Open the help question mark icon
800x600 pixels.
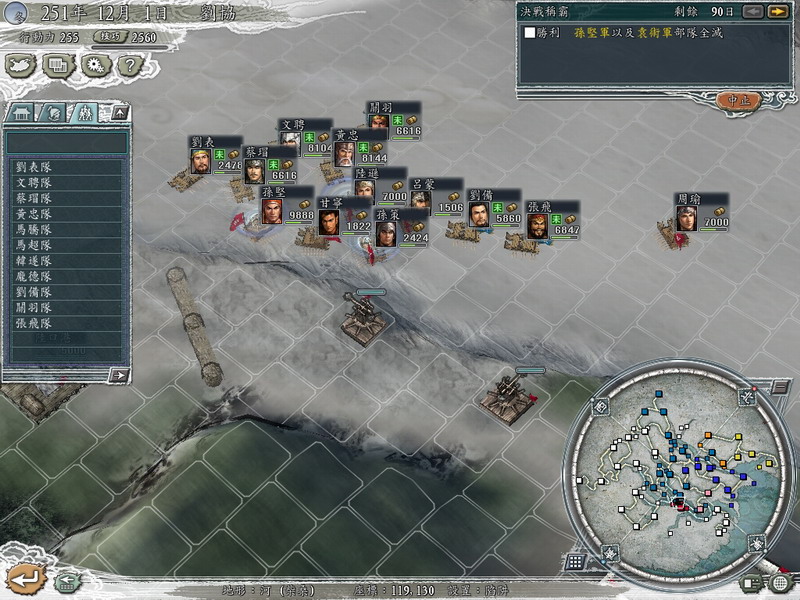tap(127, 66)
